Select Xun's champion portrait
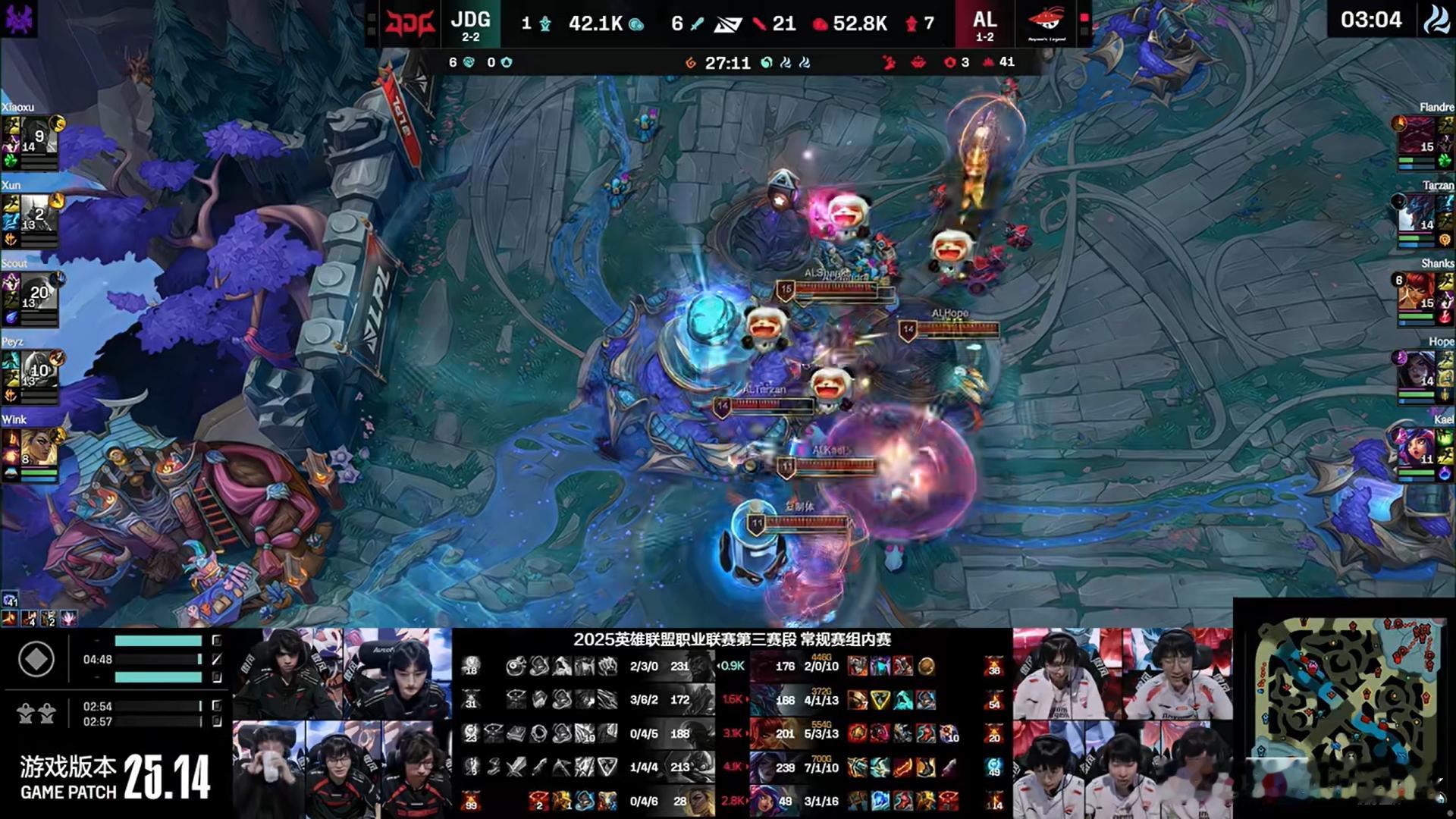Screen dimensions: 1456x819 pyautogui.click(x=39, y=215)
